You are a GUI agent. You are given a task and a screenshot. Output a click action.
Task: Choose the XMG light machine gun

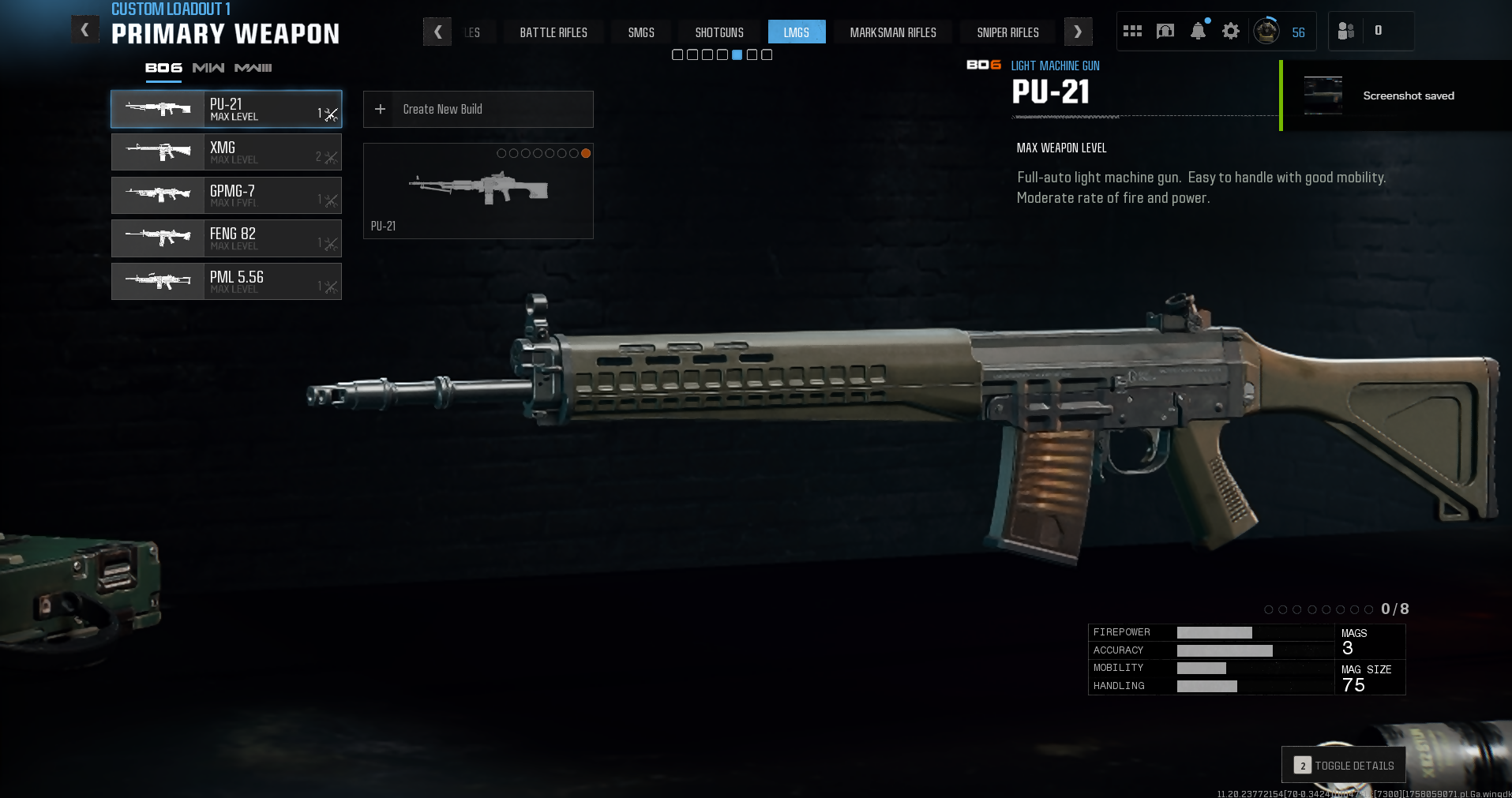click(x=226, y=152)
